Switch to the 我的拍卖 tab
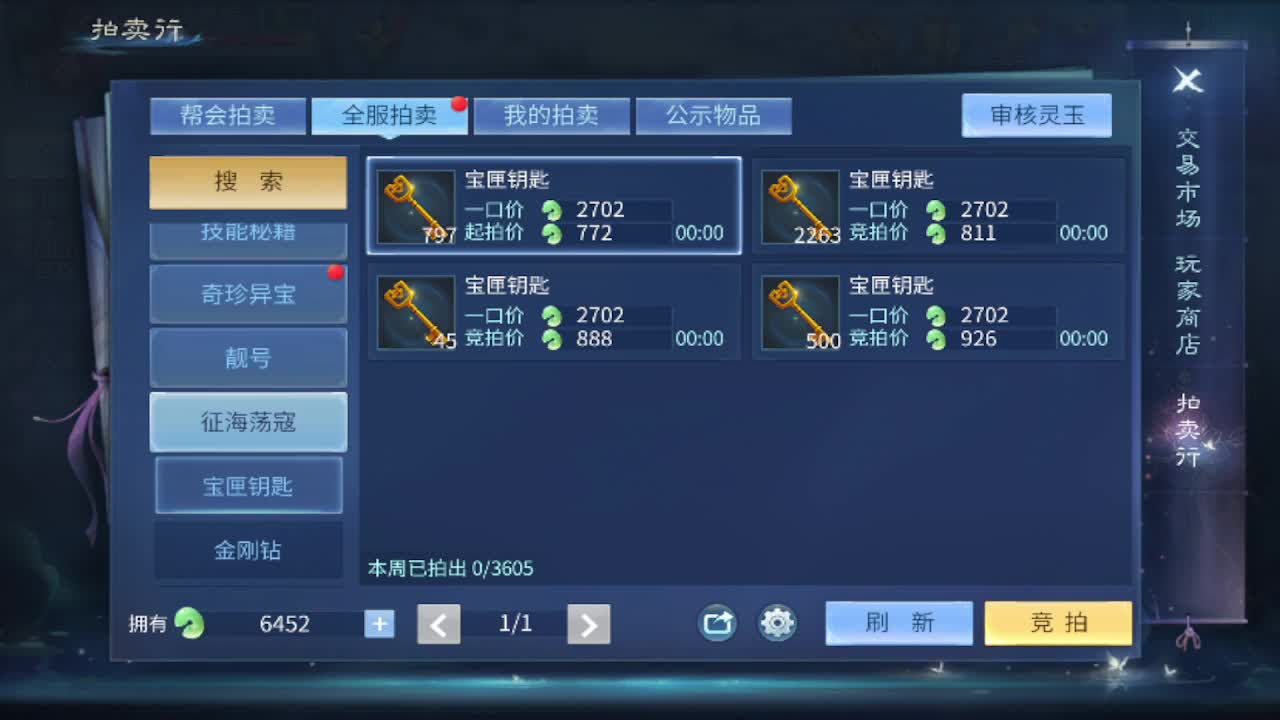The width and height of the screenshot is (1280, 720). click(x=551, y=115)
